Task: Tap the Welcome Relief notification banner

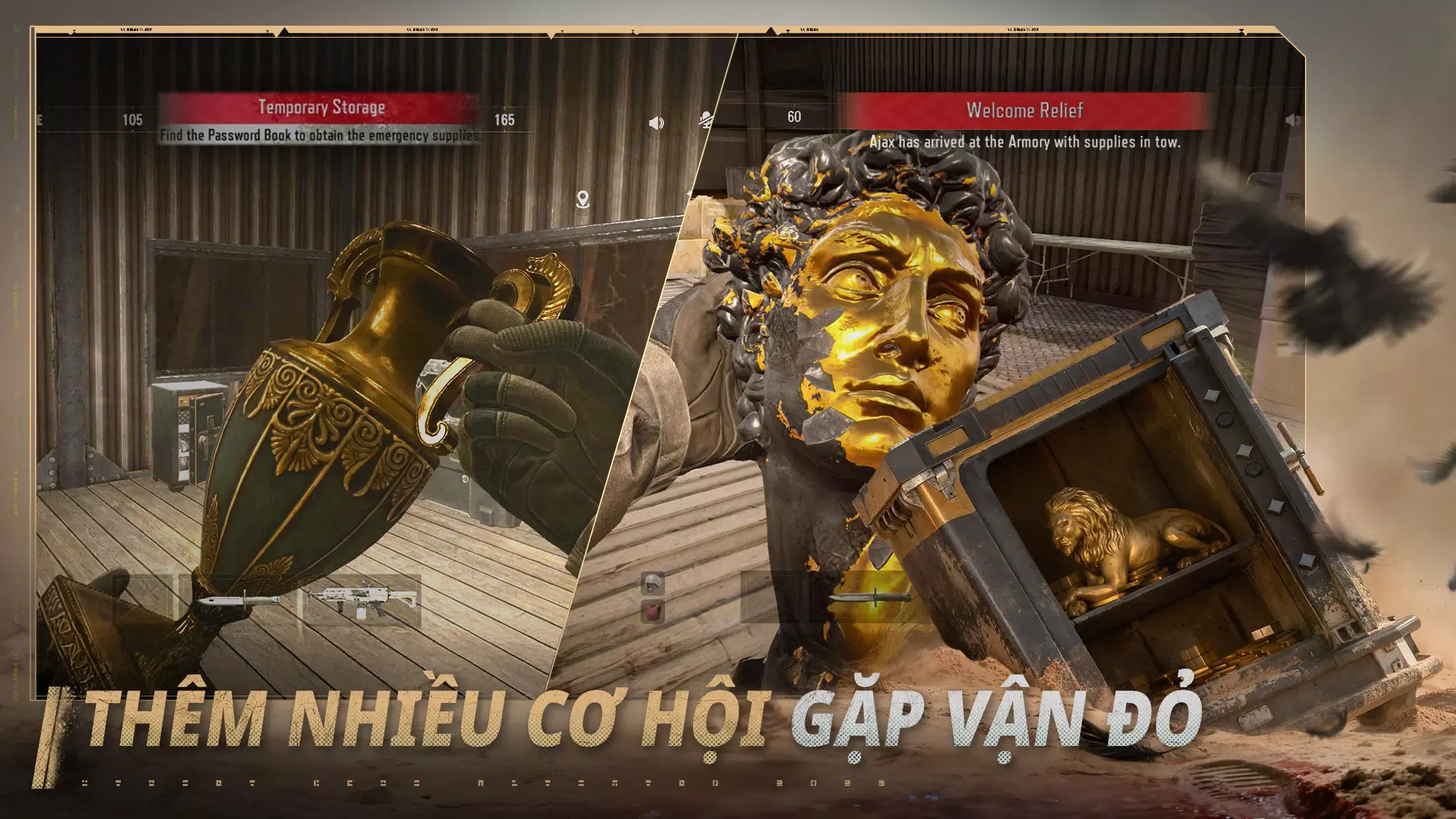Action: 1026,110
